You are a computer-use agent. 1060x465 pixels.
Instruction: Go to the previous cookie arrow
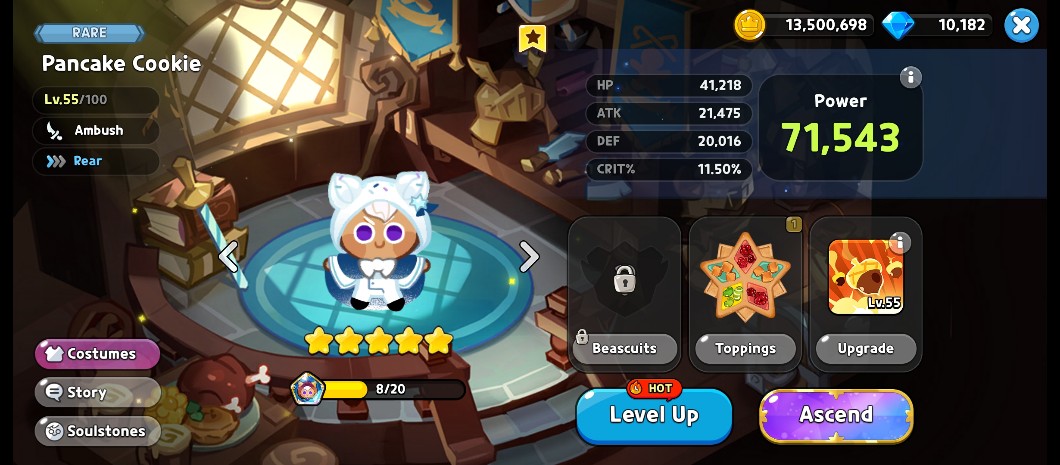[229, 257]
